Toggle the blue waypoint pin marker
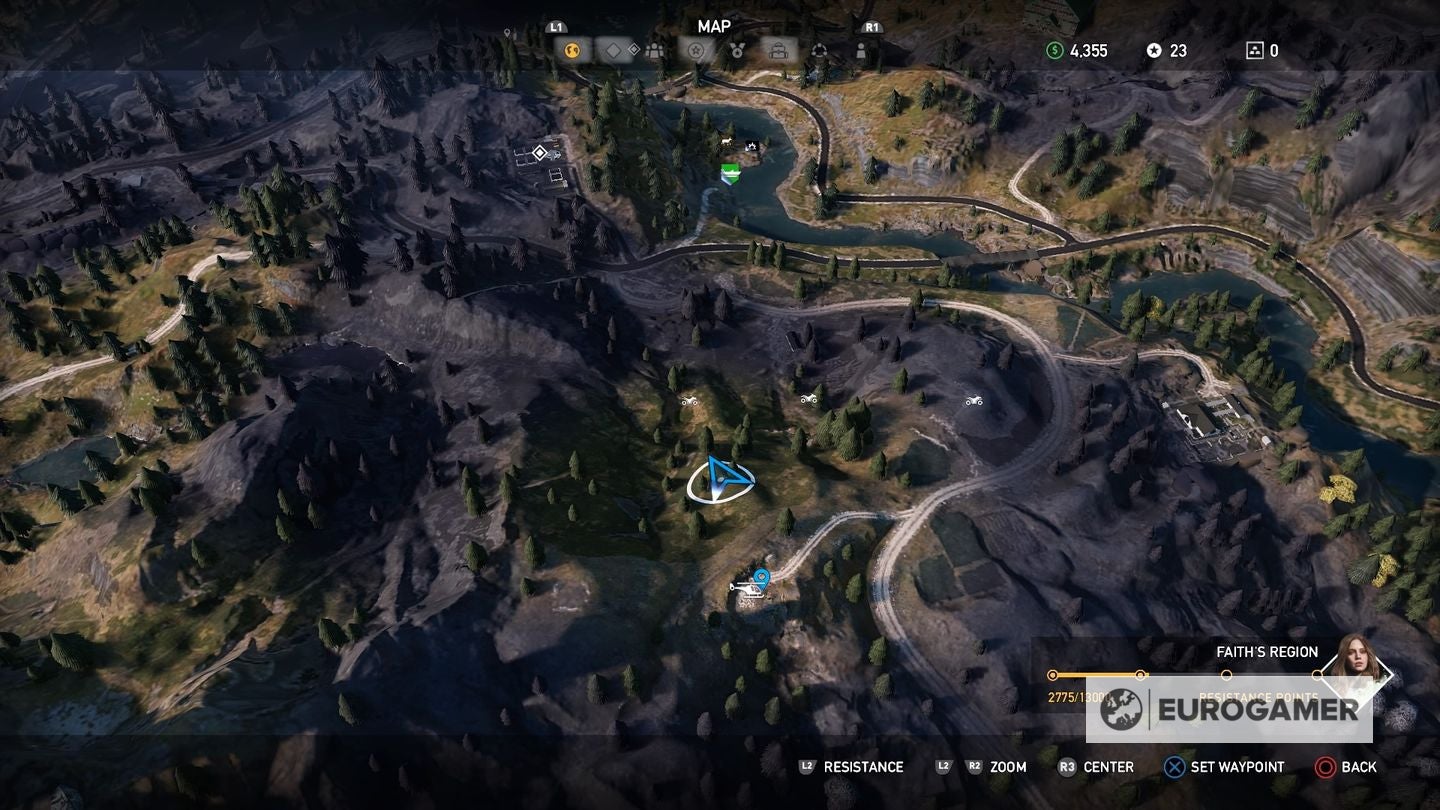Image resolution: width=1440 pixels, height=810 pixels. [762, 574]
